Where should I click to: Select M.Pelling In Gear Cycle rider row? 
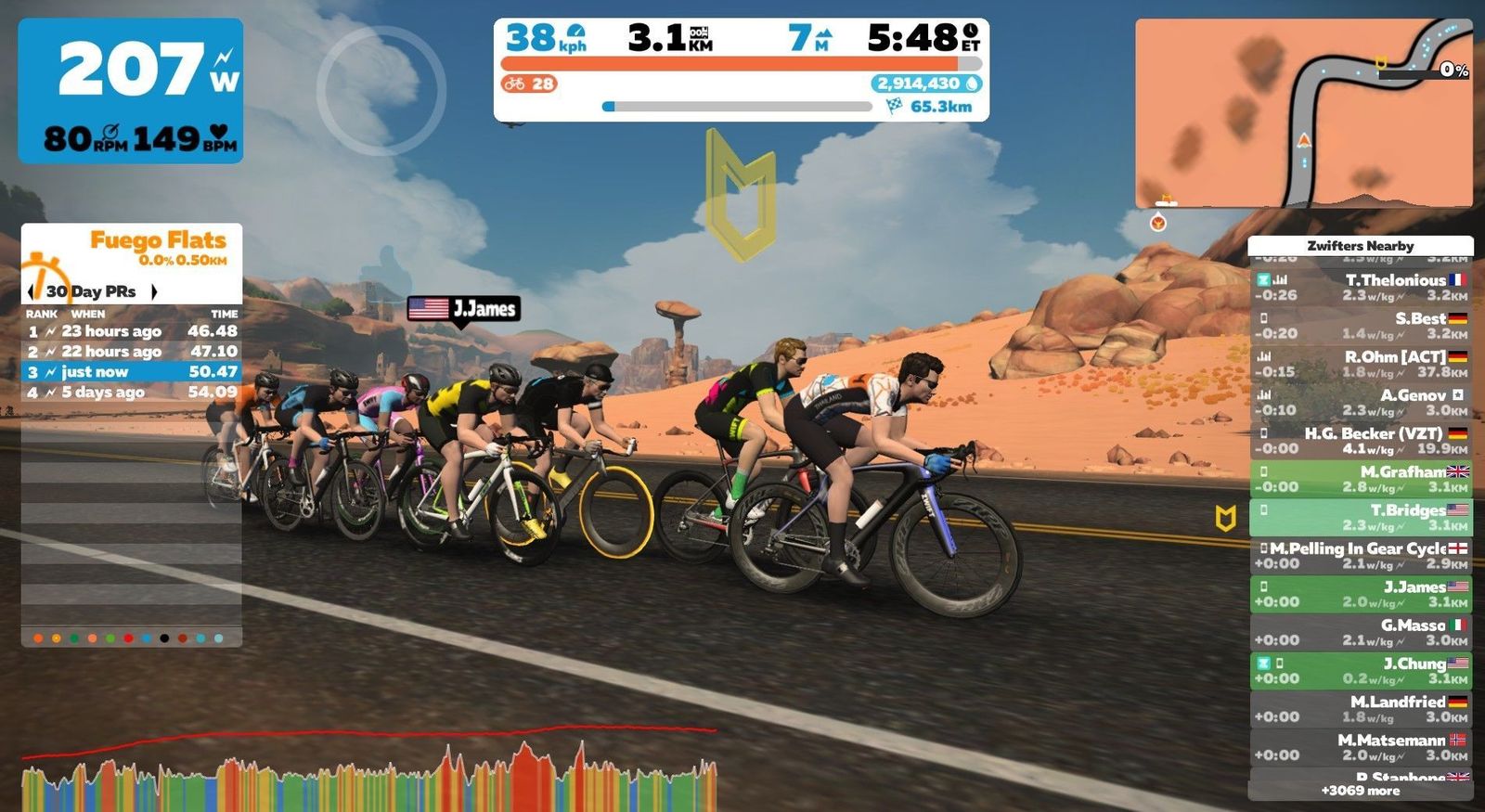pyautogui.click(x=1361, y=556)
